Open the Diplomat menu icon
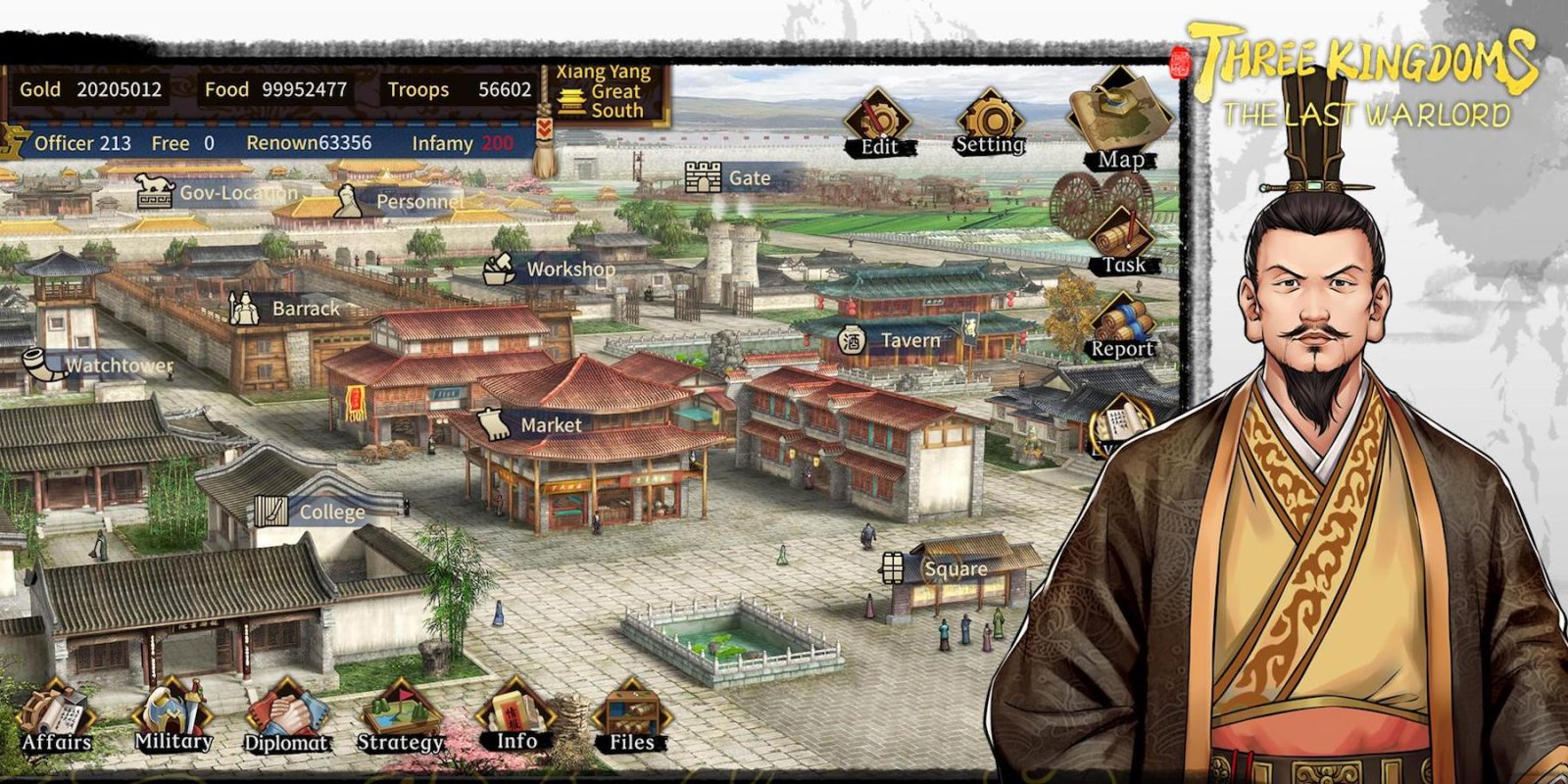This screenshot has width=1568, height=784. 289,708
